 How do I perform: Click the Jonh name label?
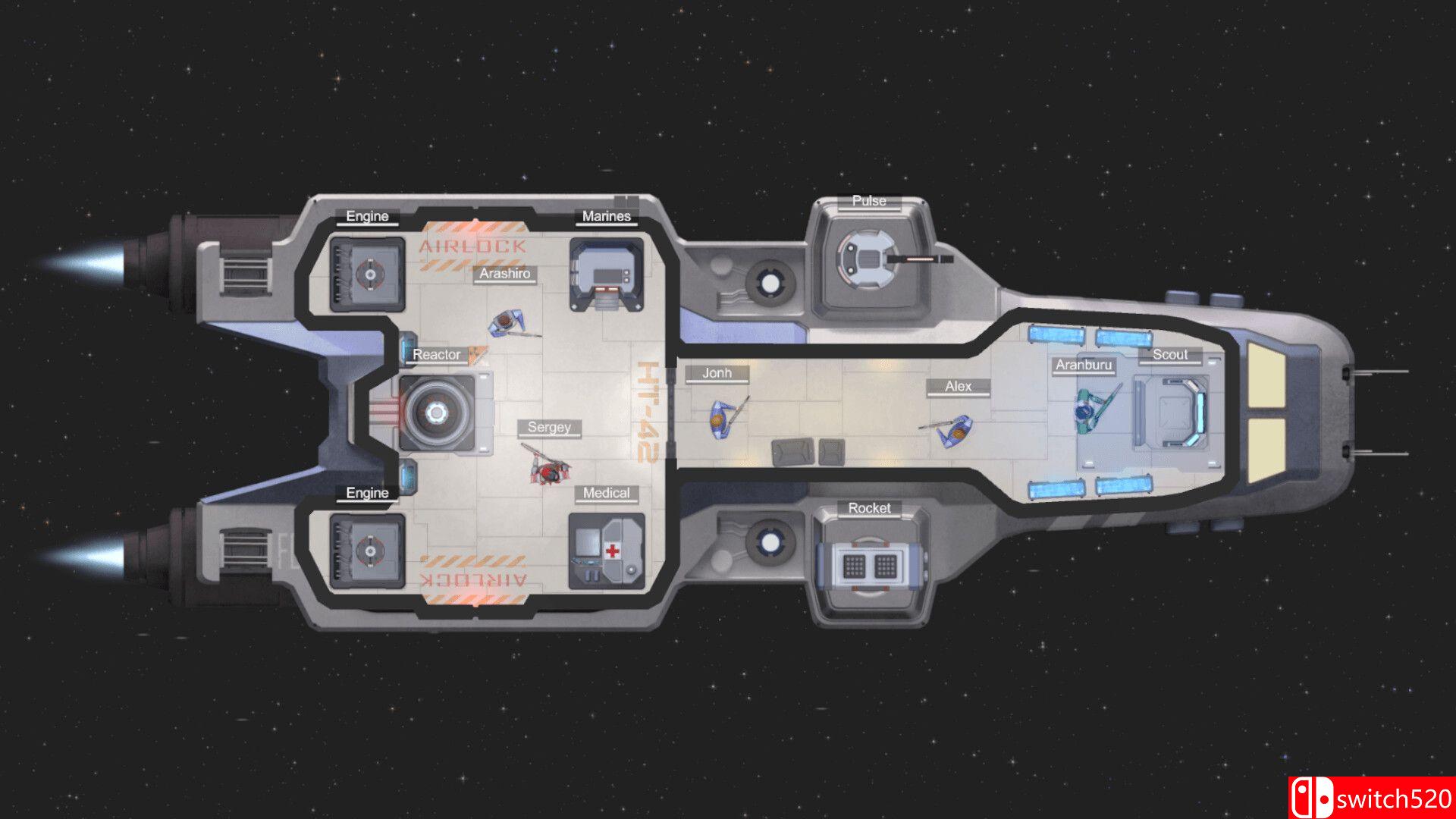click(716, 373)
